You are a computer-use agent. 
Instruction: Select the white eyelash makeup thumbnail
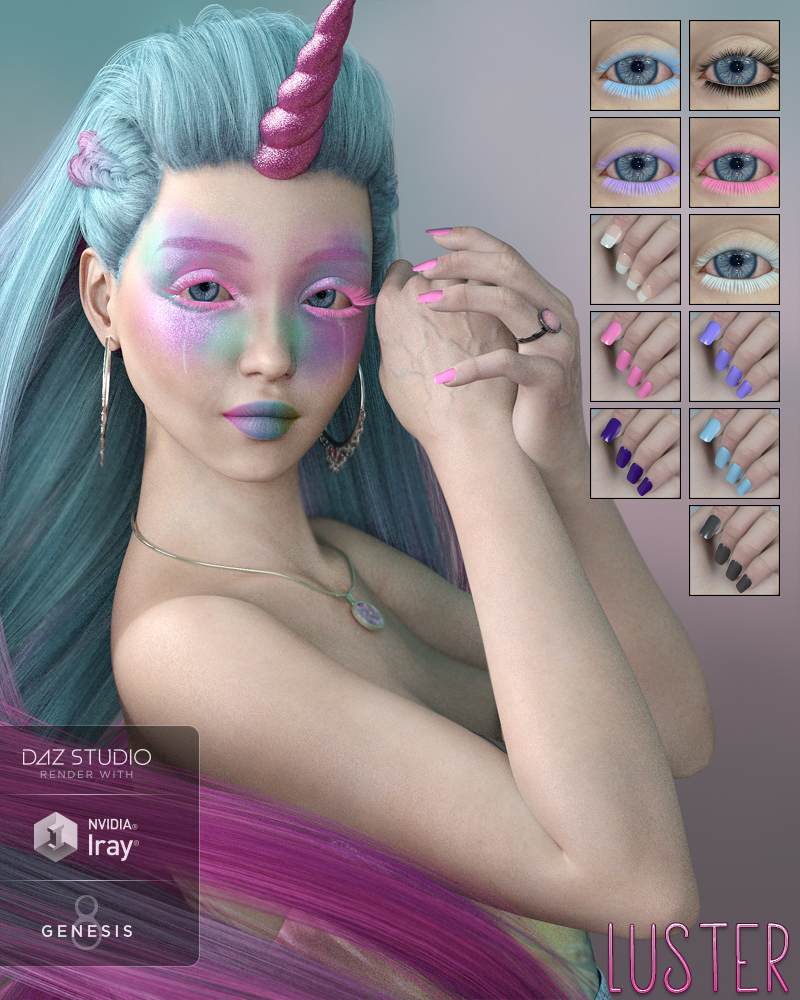point(734,259)
